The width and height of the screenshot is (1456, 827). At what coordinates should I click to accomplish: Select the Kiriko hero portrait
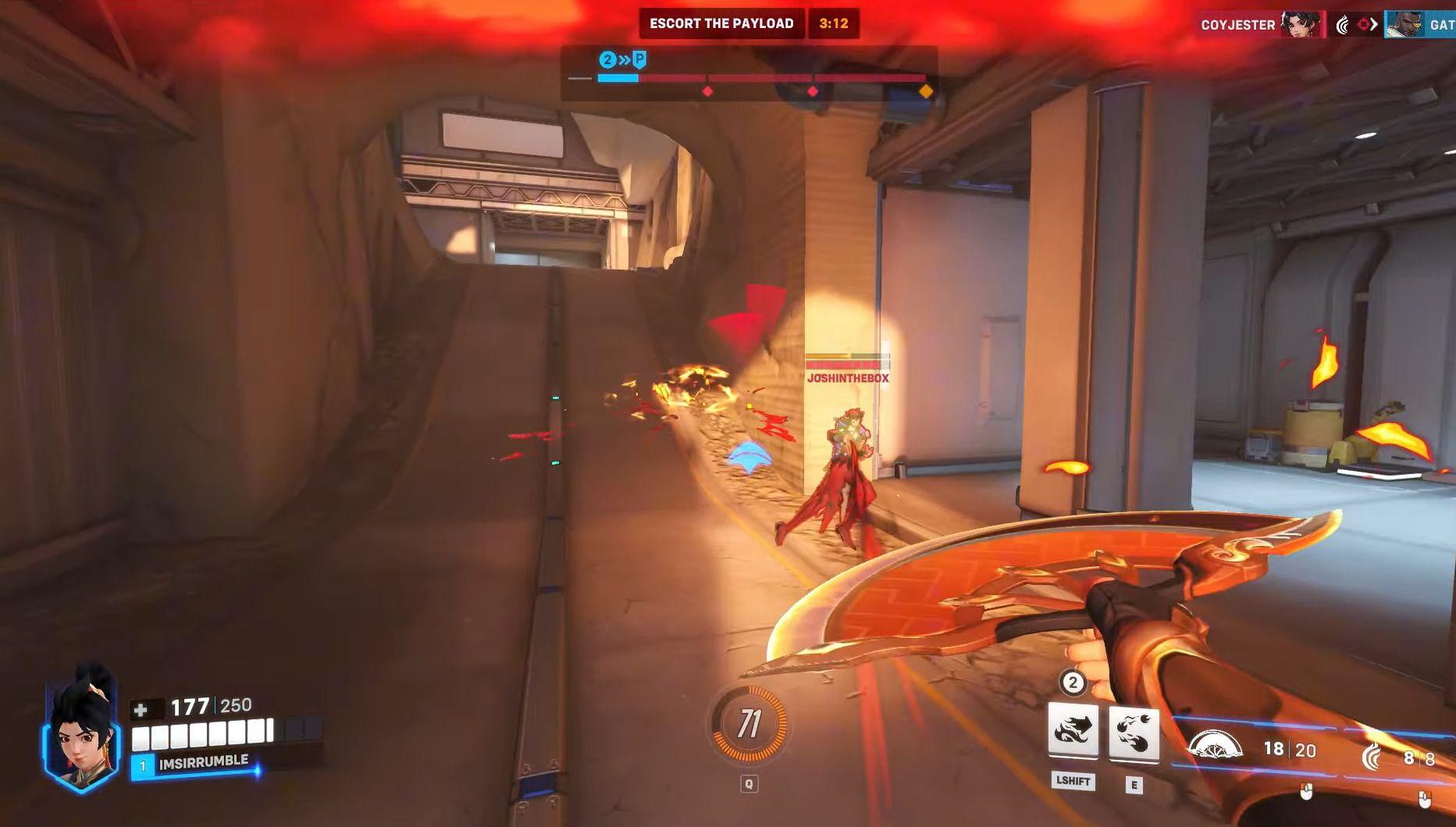click(x=81, y=728)
